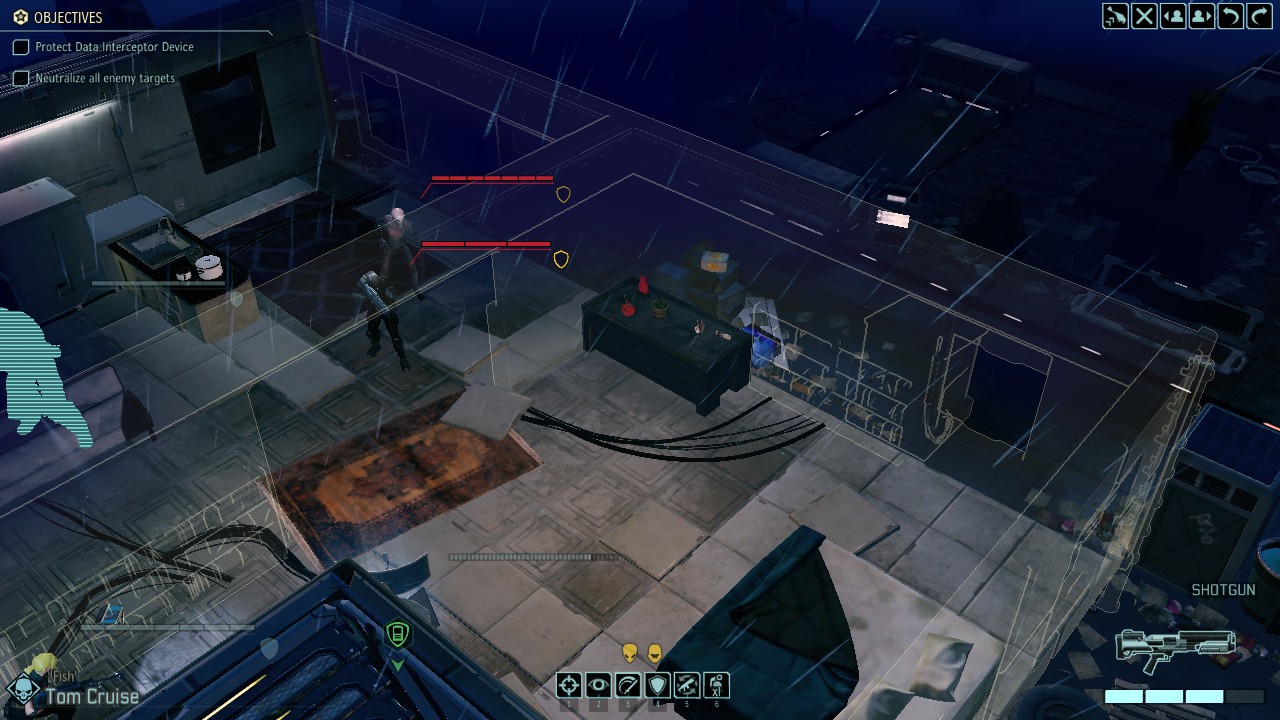Select the grenade throw ability
The height and width of the screenshot is (720, 1280).
(x=716, y=685)
